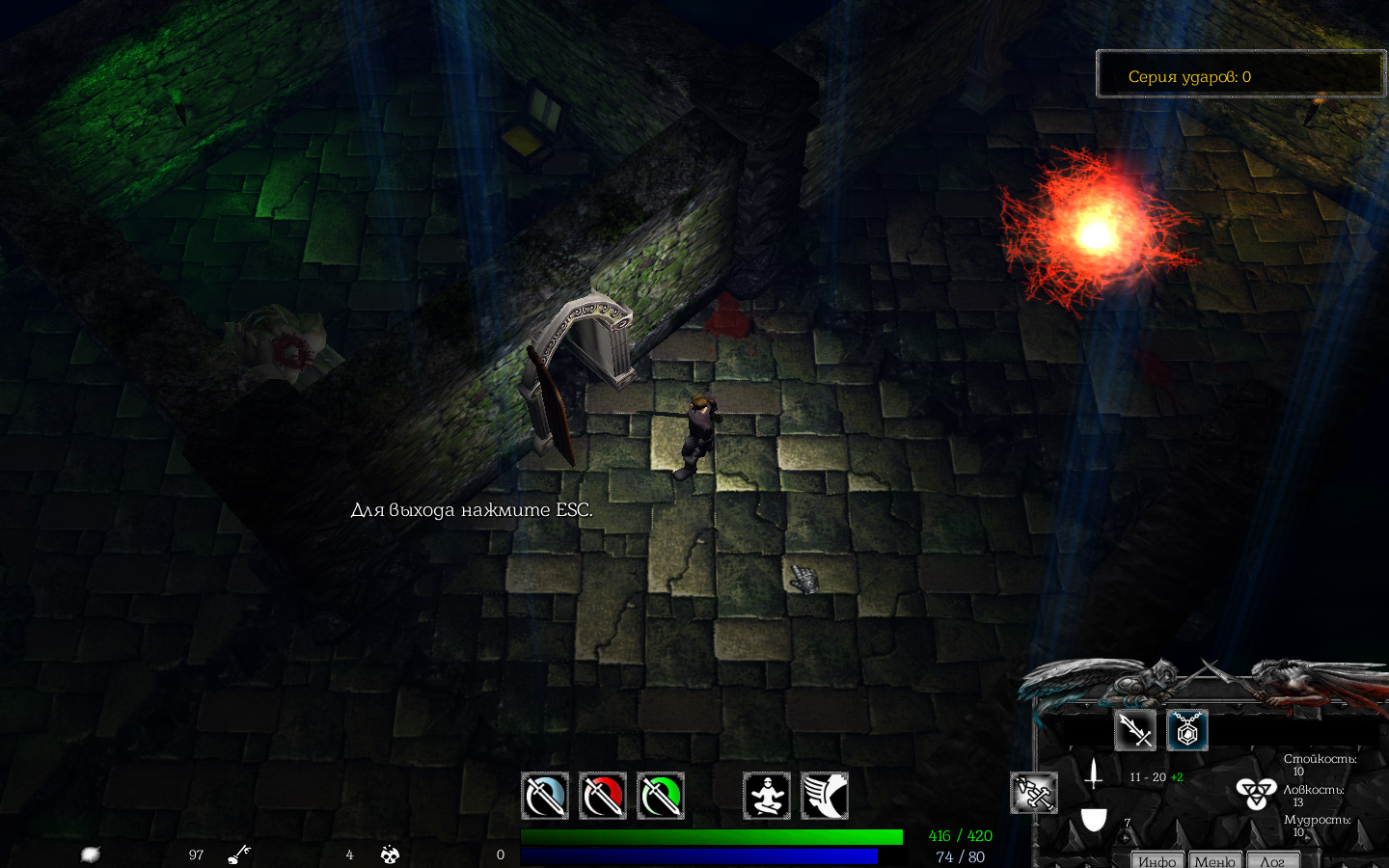Select the equipped sword slot
1389x868 pixels.
[x=1135, y=730]
